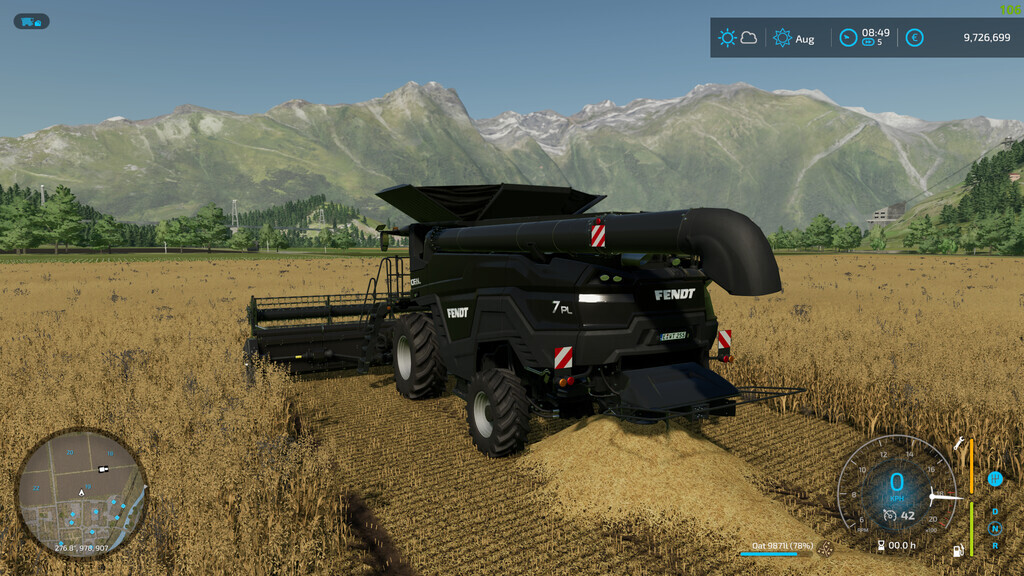Screen dimensions: 1024x576
Task: Open finances via the euro coin icon
Action: [914, 38]
